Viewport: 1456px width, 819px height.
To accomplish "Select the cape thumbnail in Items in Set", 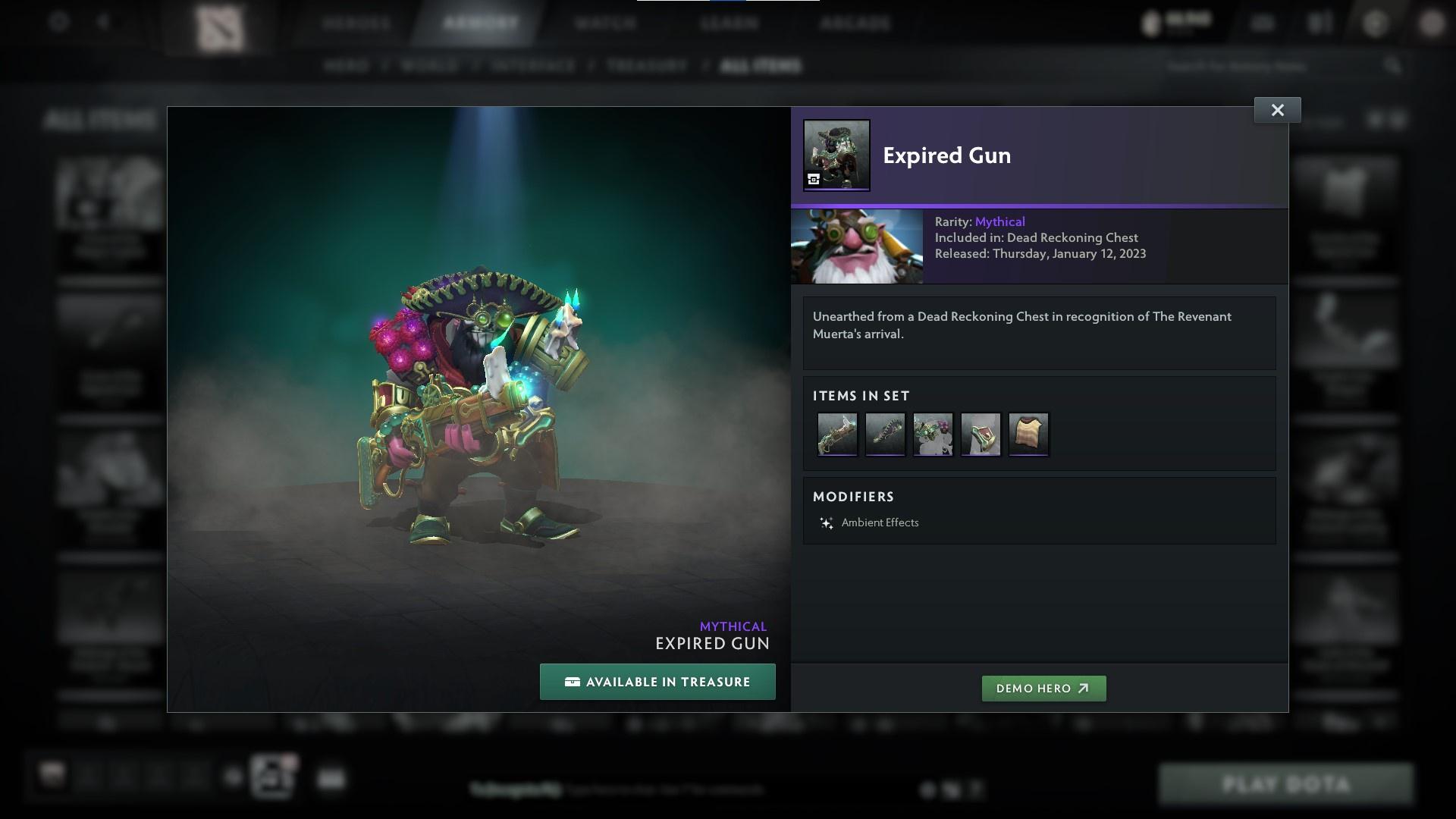I will 1028,434.
